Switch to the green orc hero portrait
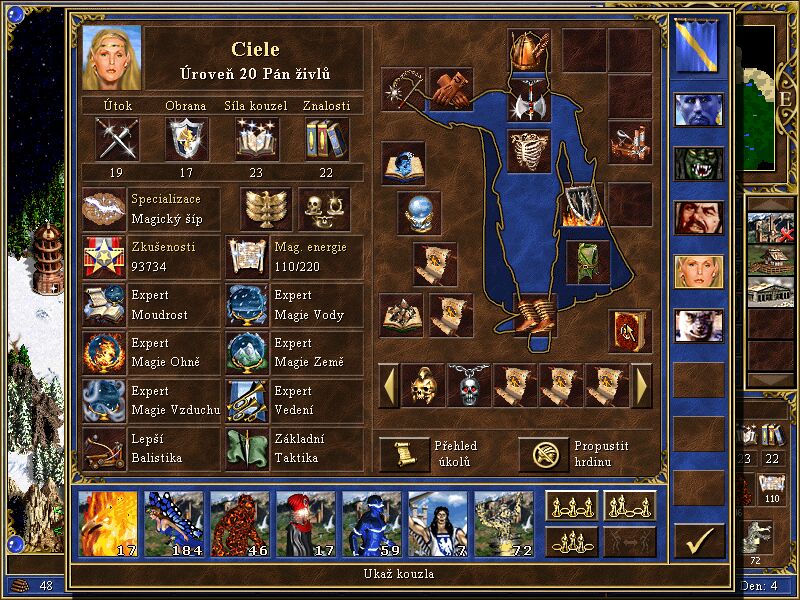Screen dimensions: 800x600 click(699, 163)
